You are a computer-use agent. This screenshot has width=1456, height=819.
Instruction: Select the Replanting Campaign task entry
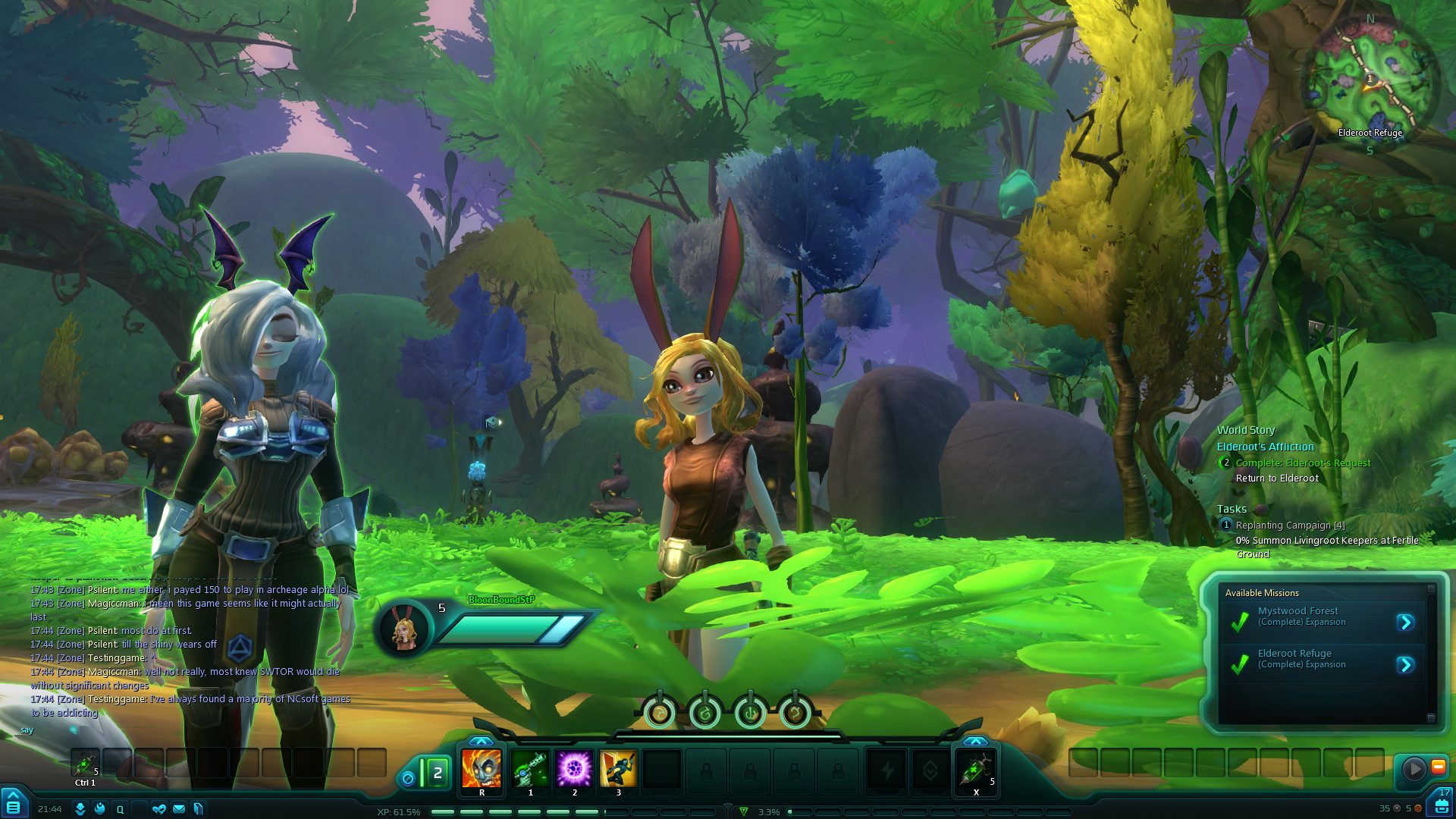tap(1290, 525)
